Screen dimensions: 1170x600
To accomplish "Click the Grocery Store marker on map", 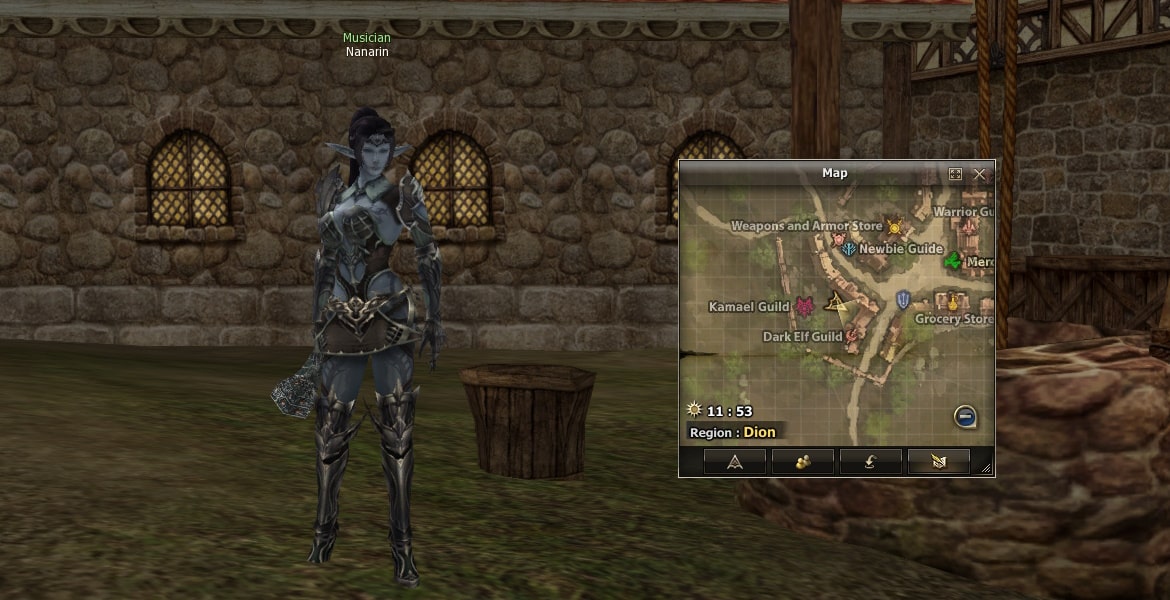I will [x=953, y=301].
